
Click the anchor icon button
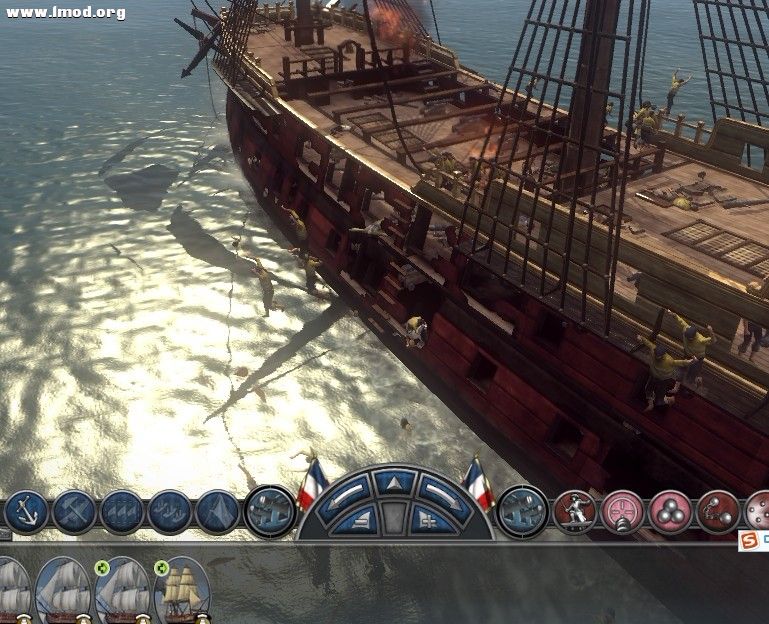pyautogui.click(x=25, y=512)
